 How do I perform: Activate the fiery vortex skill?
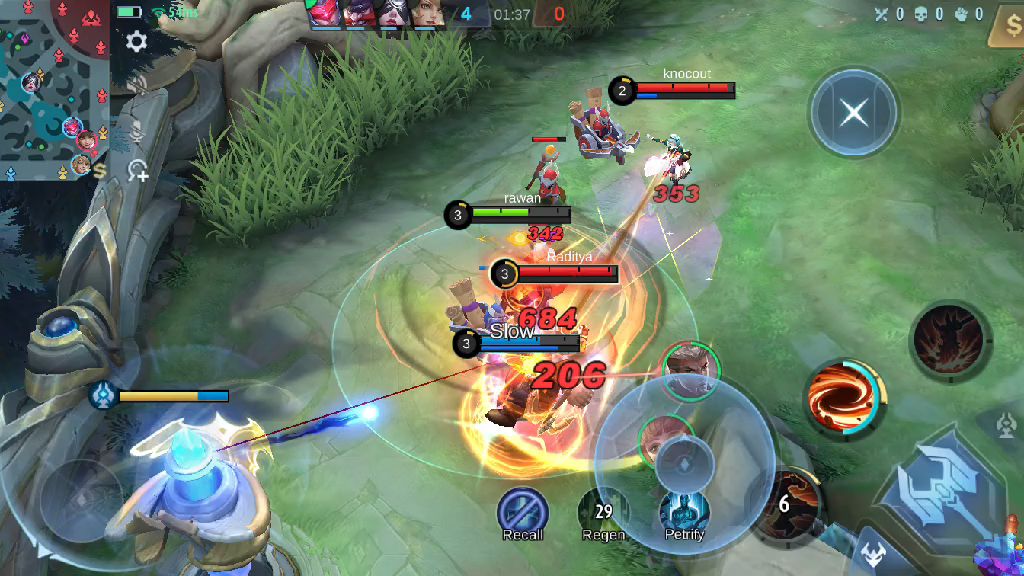point(845,398)
